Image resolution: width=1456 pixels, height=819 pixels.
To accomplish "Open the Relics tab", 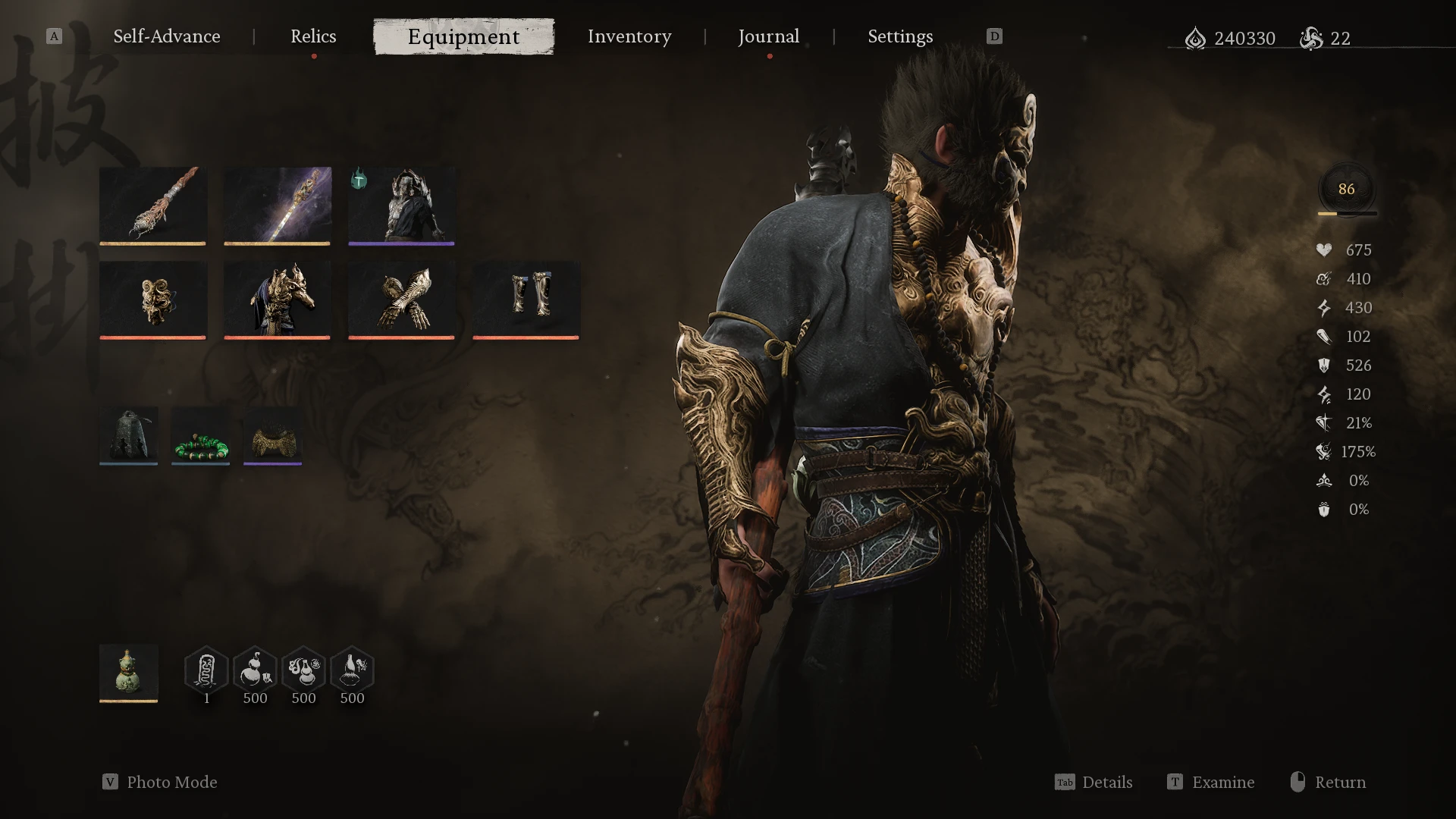I will (x=313, y=36).
